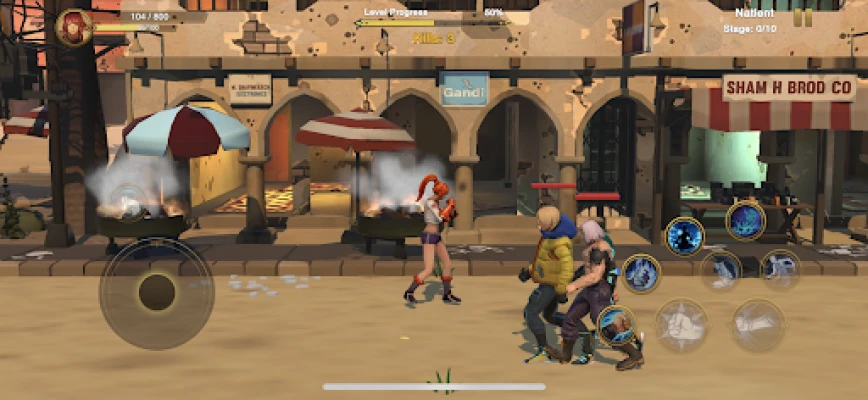Tap the virtual joystick knob
This screenshot has height=400, width=868.
pyautogui.click(x=155, y=291)
